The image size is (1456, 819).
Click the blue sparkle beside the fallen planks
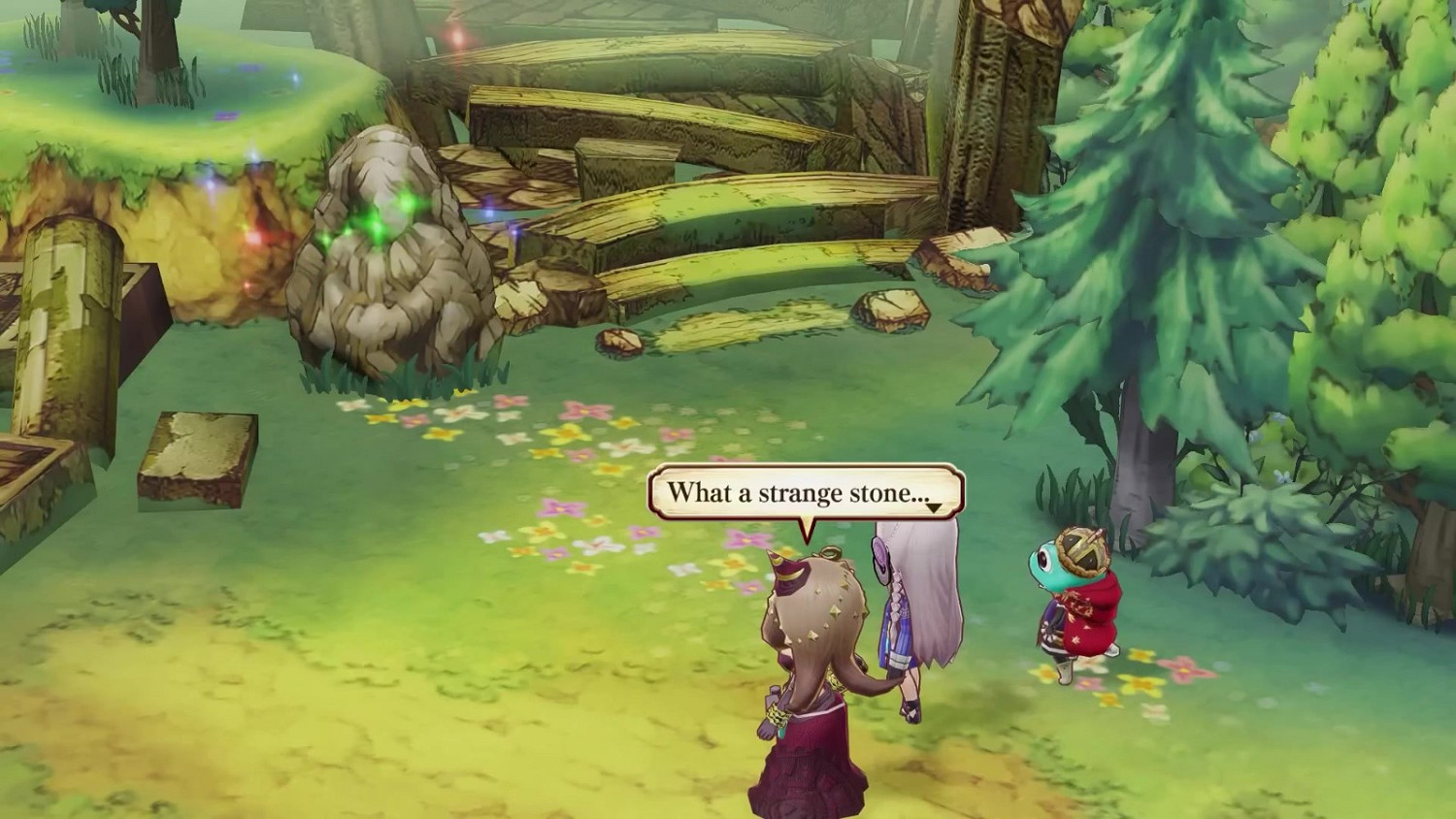(489, 213)
